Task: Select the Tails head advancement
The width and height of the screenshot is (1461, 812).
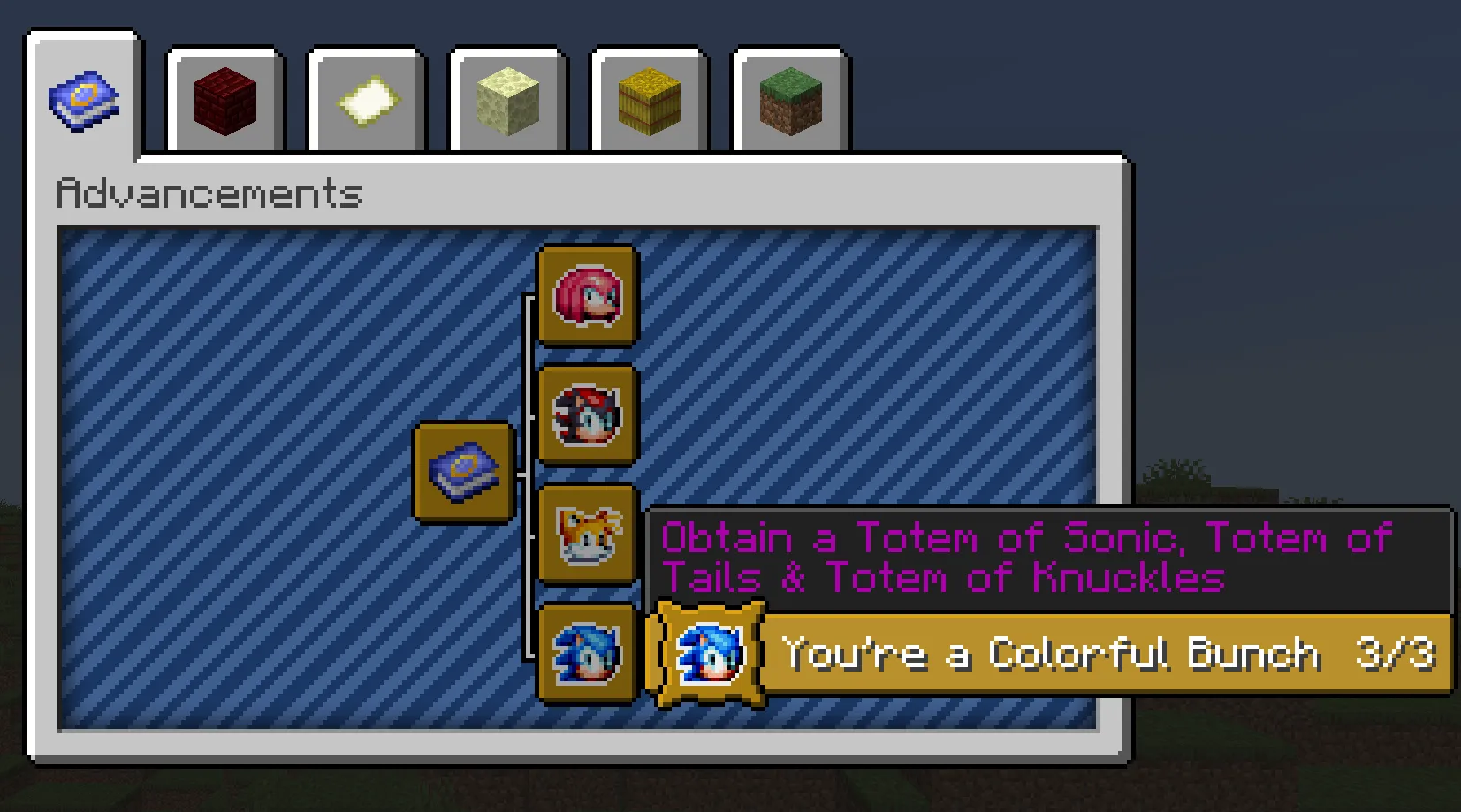Action: click(587, 535)
